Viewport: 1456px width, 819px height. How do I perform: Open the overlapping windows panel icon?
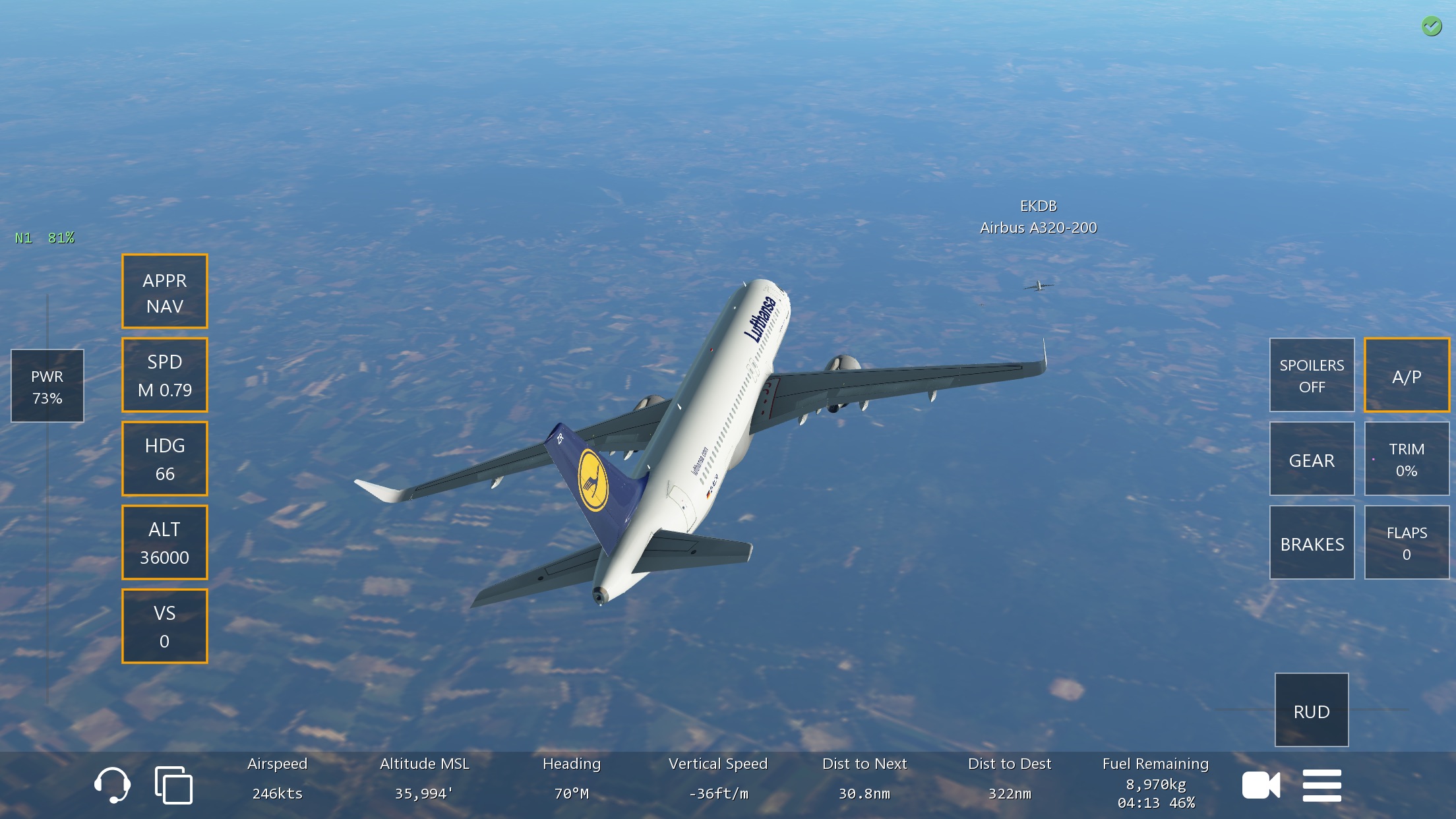pyautogui.click(x=173, y=785)
